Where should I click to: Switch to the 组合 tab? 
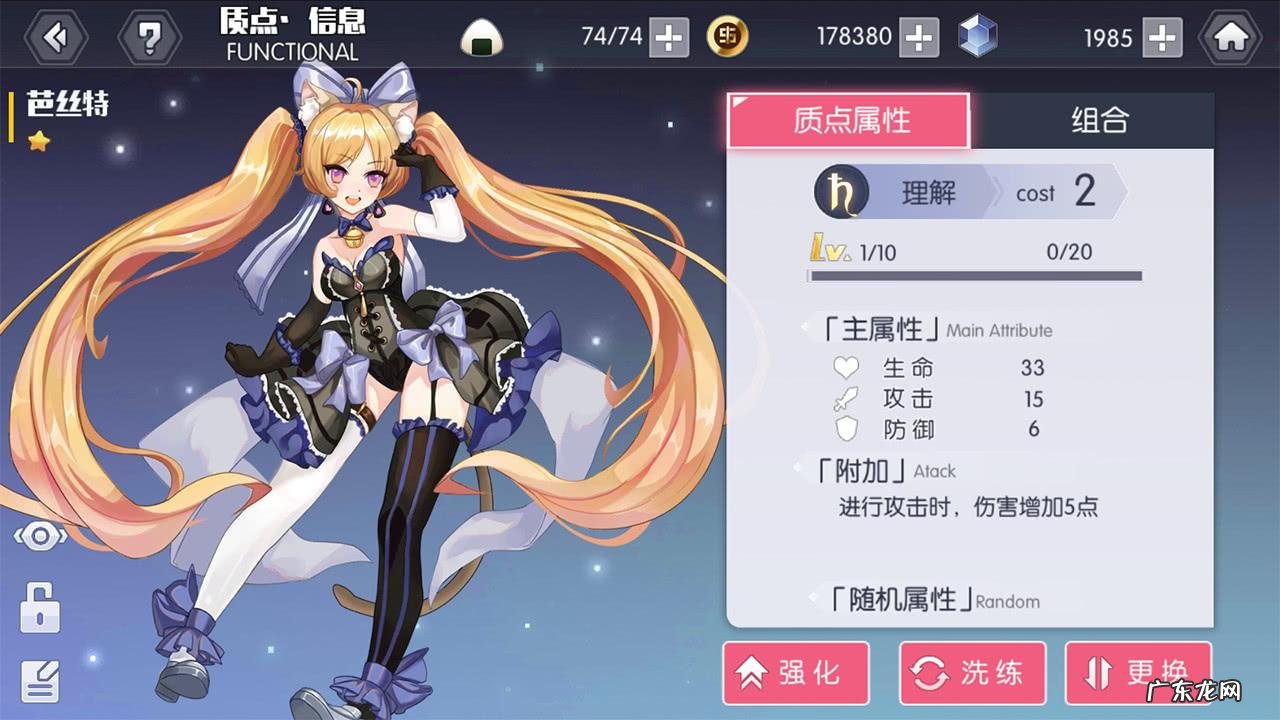coord(1098,120)
